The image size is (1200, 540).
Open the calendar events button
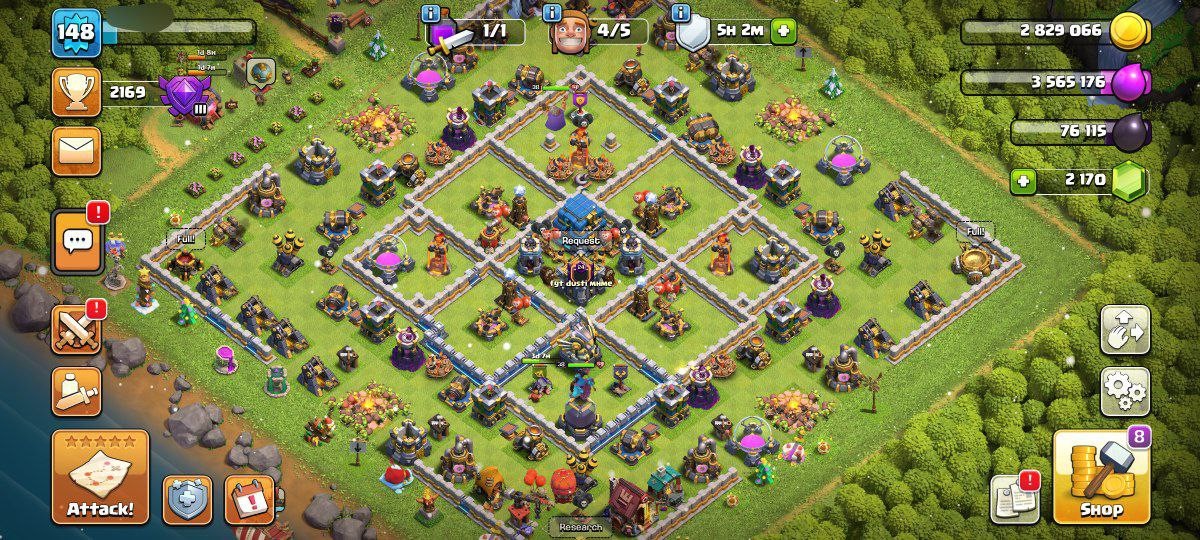(249, 500)
